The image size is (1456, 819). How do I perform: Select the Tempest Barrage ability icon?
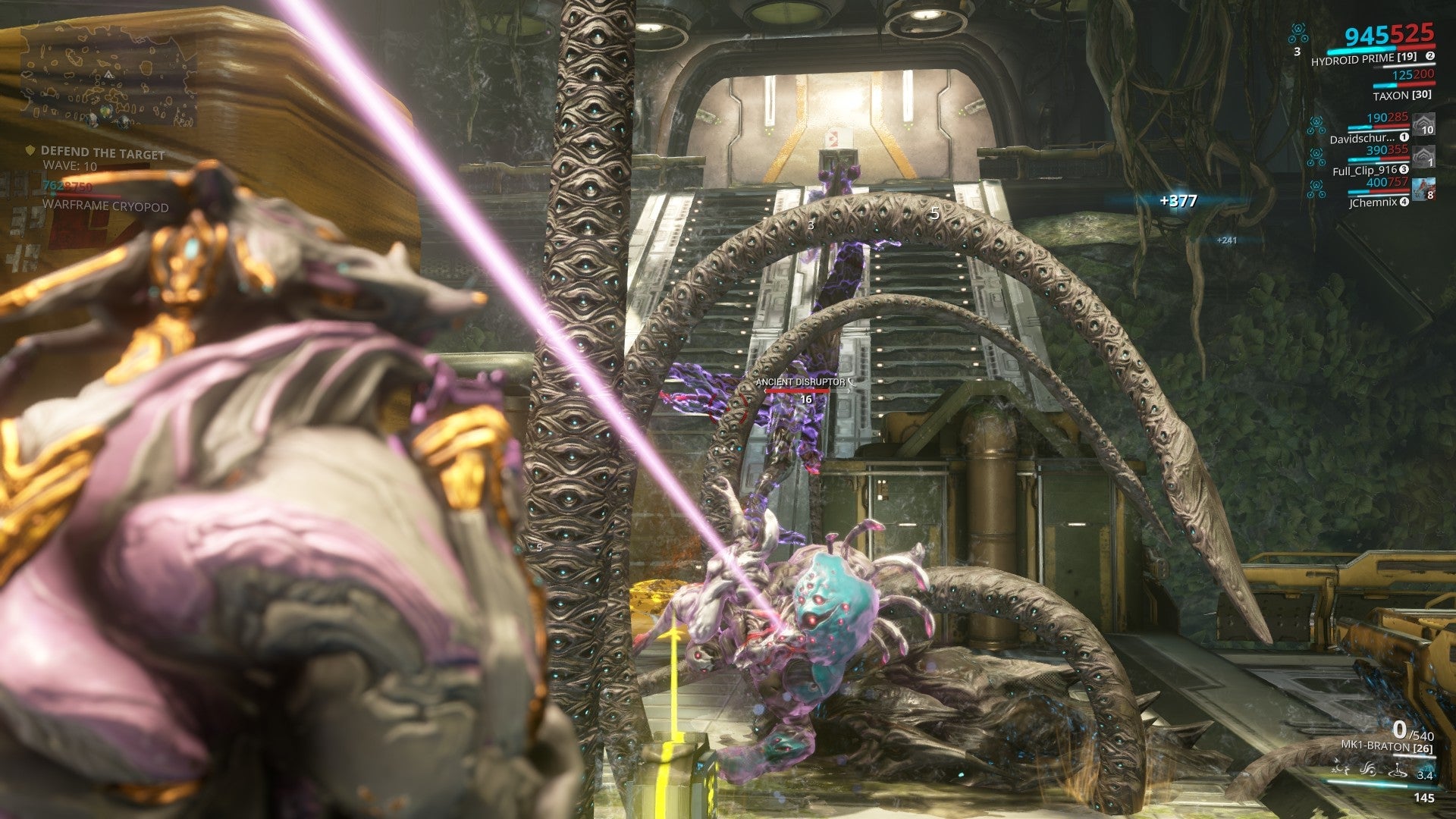pos(1339,768)
